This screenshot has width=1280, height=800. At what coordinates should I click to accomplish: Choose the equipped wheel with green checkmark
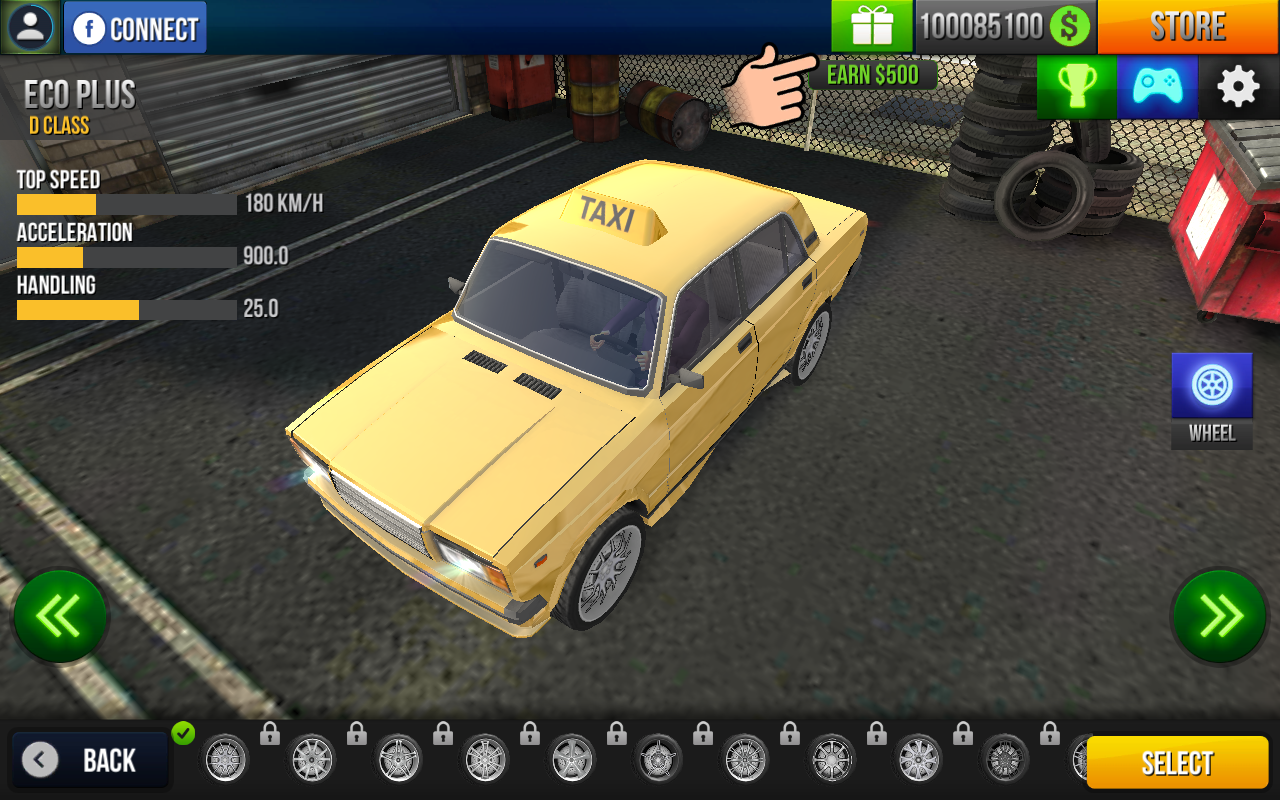[x=225, y=758]
